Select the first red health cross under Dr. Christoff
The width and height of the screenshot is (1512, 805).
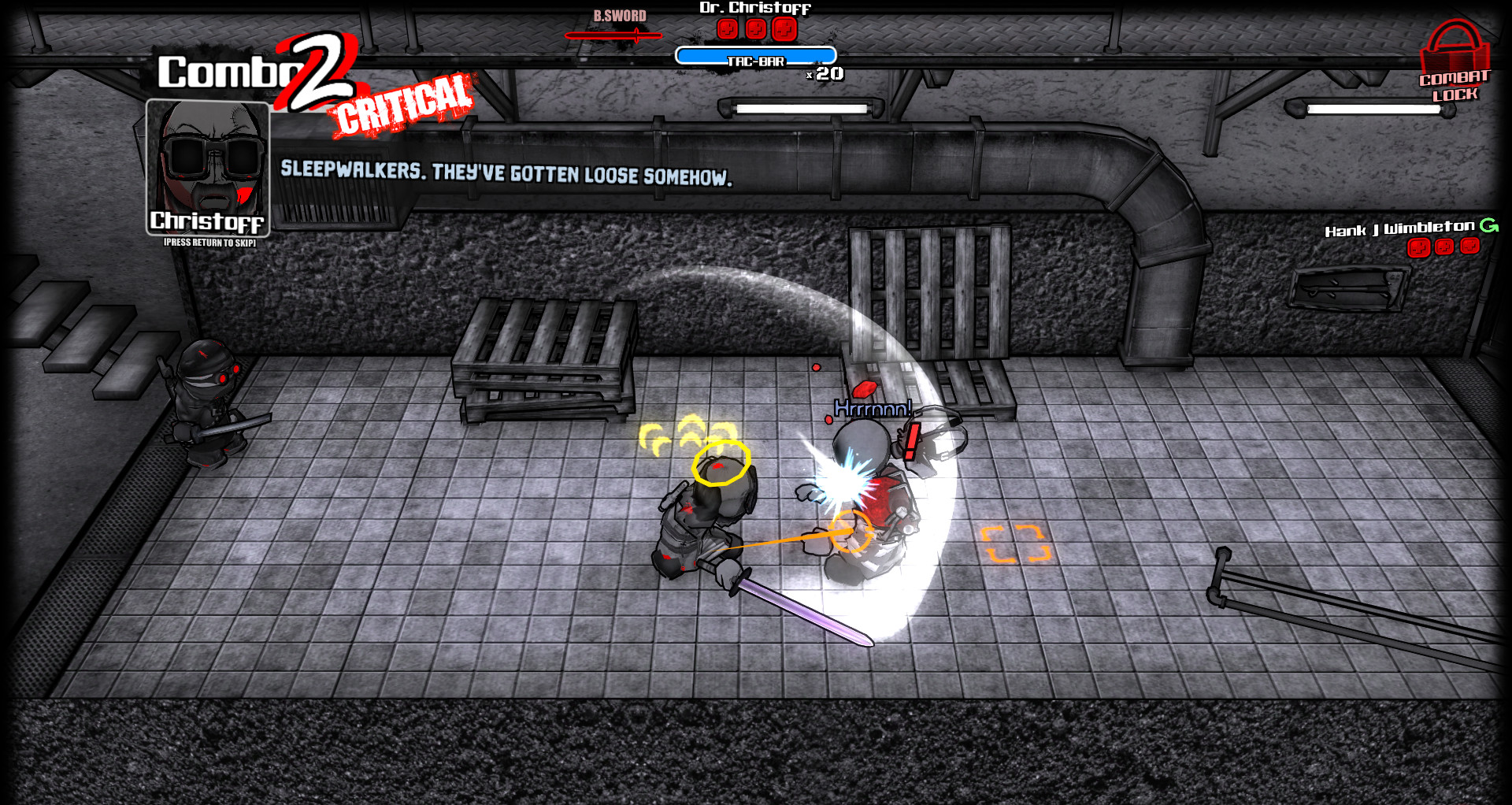click(x=726, y=28)
